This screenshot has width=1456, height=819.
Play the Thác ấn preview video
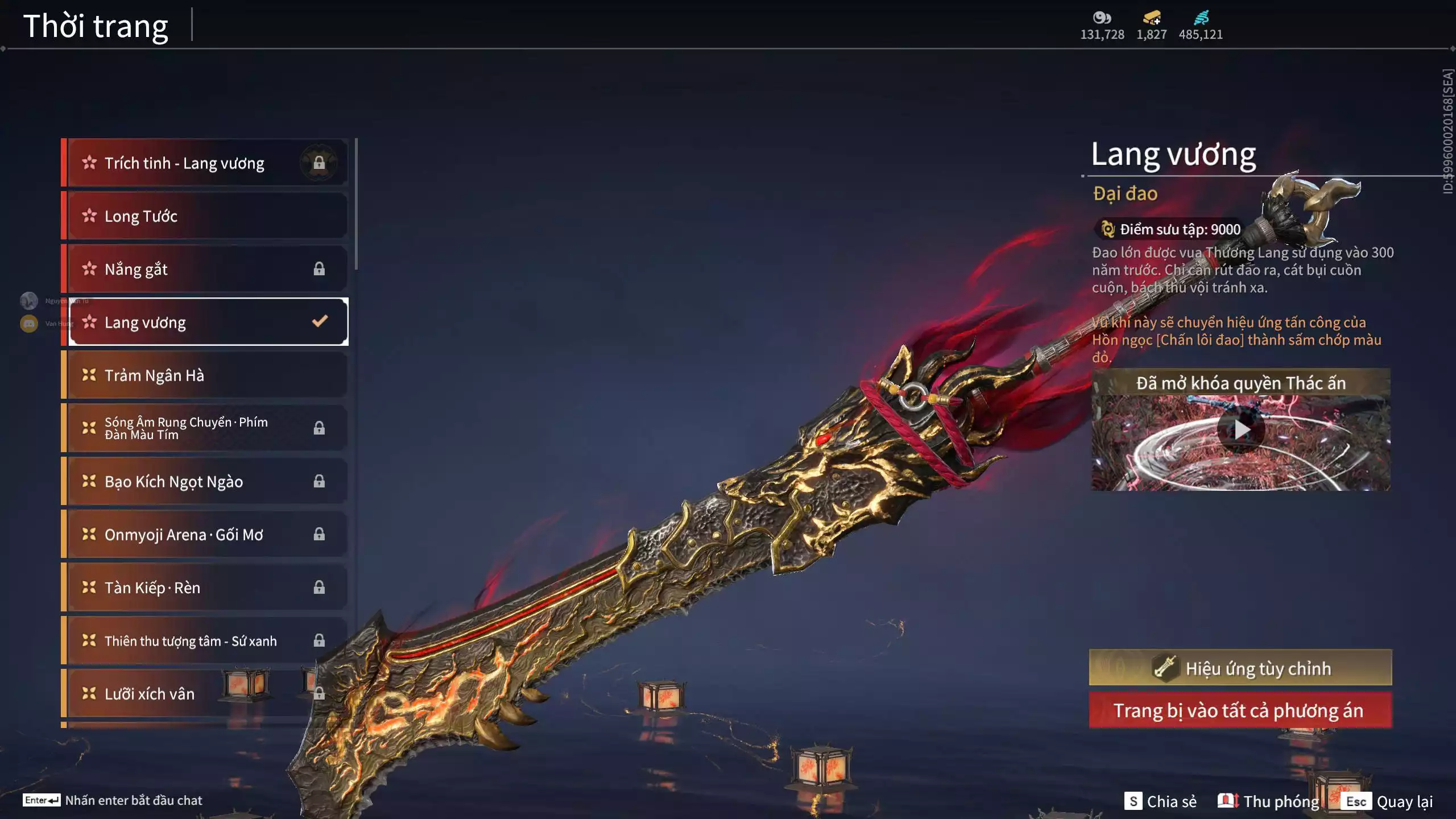(x=1241, y=431)
